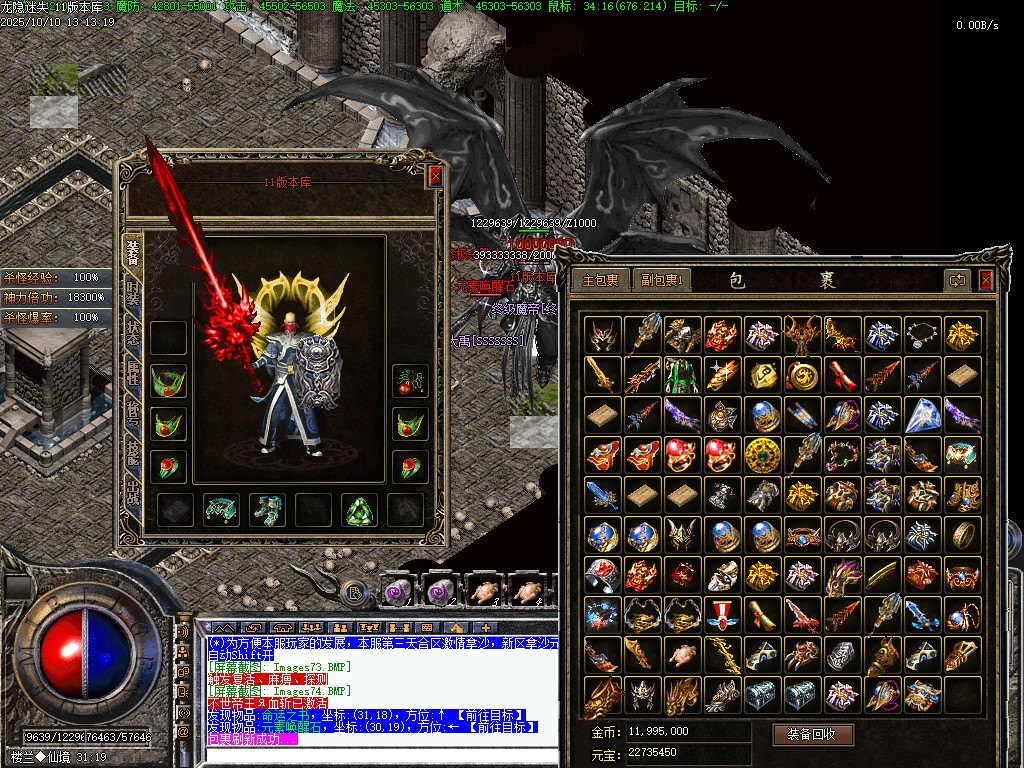Image resolution: width=1024 pixels, height=768 pixels.
Task: Click the 装备回收 equipment recycle button
Action: click(812, 735)
